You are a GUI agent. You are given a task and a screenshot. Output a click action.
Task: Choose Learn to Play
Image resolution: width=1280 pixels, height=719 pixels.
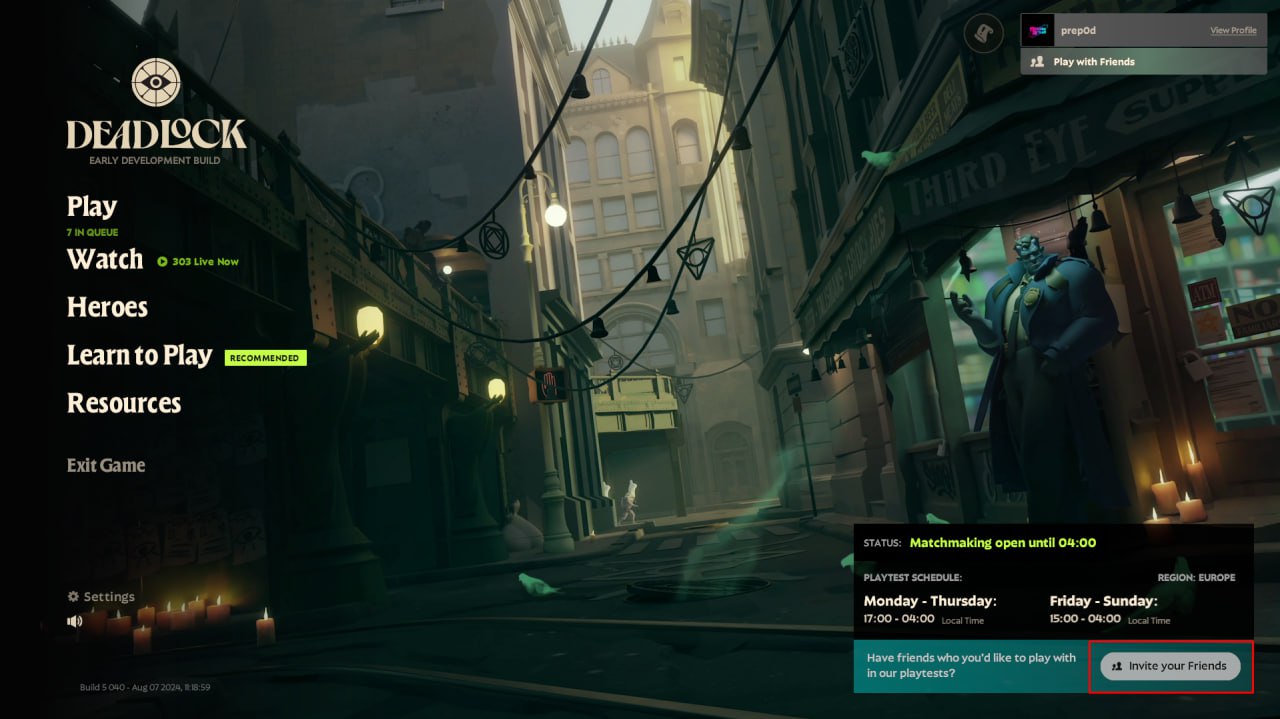pos(139,356)
